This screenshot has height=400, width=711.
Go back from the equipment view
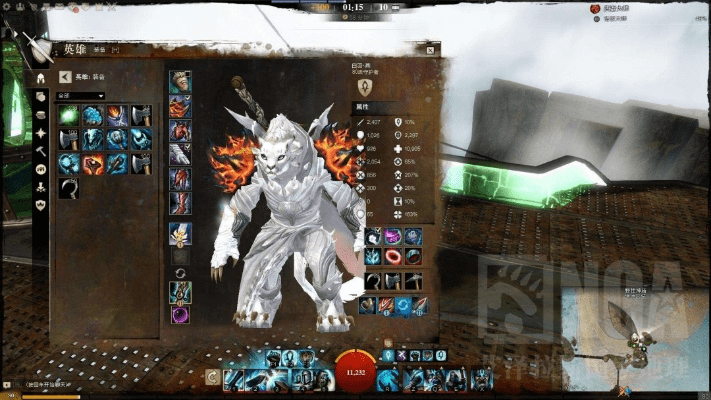[65, 77]
